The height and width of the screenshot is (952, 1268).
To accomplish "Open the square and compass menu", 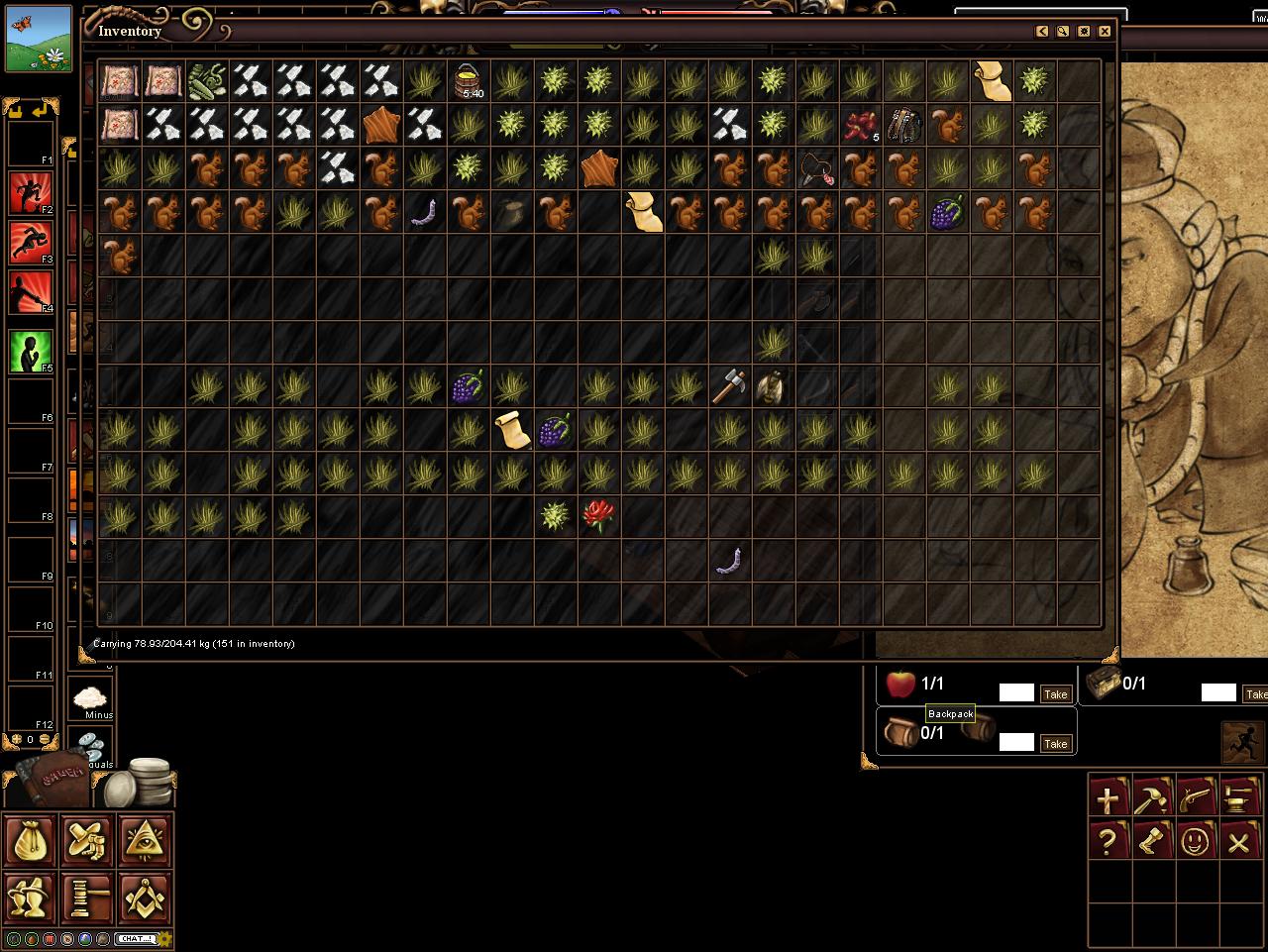I will [x=146, y=898].
